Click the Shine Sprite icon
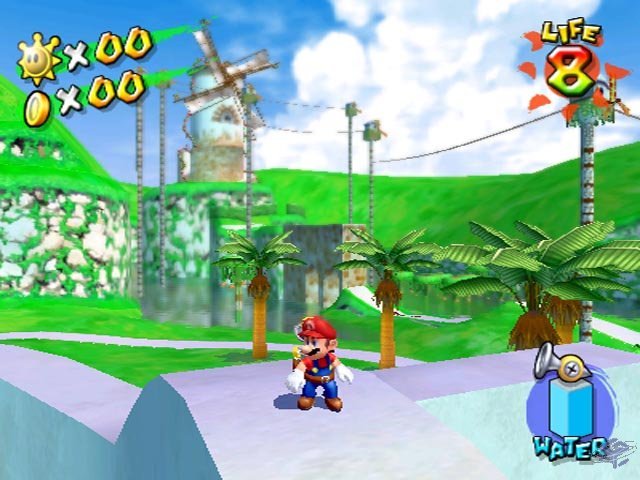 pyautogui.click(x=38, y=57)
